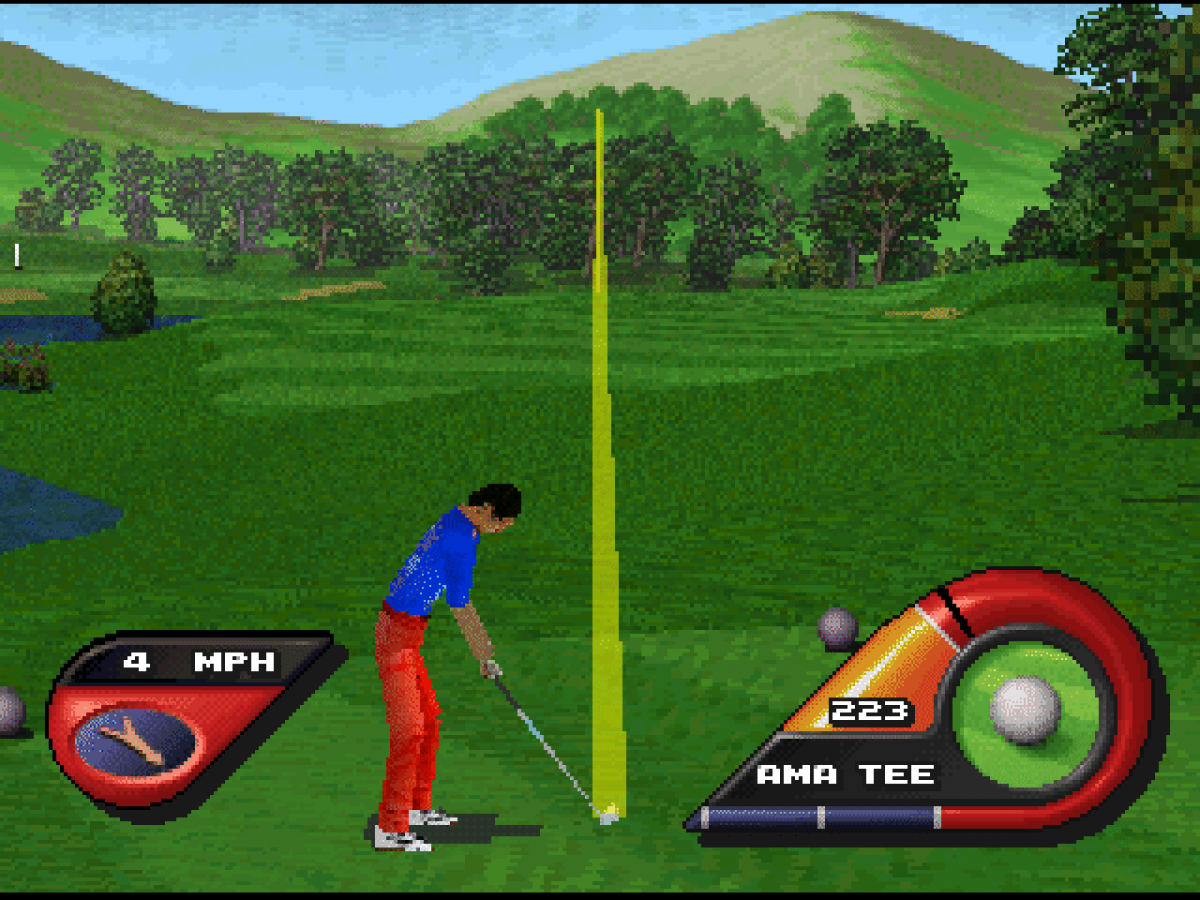
Task: Click the wind direction compass
Action: [135, 741]
